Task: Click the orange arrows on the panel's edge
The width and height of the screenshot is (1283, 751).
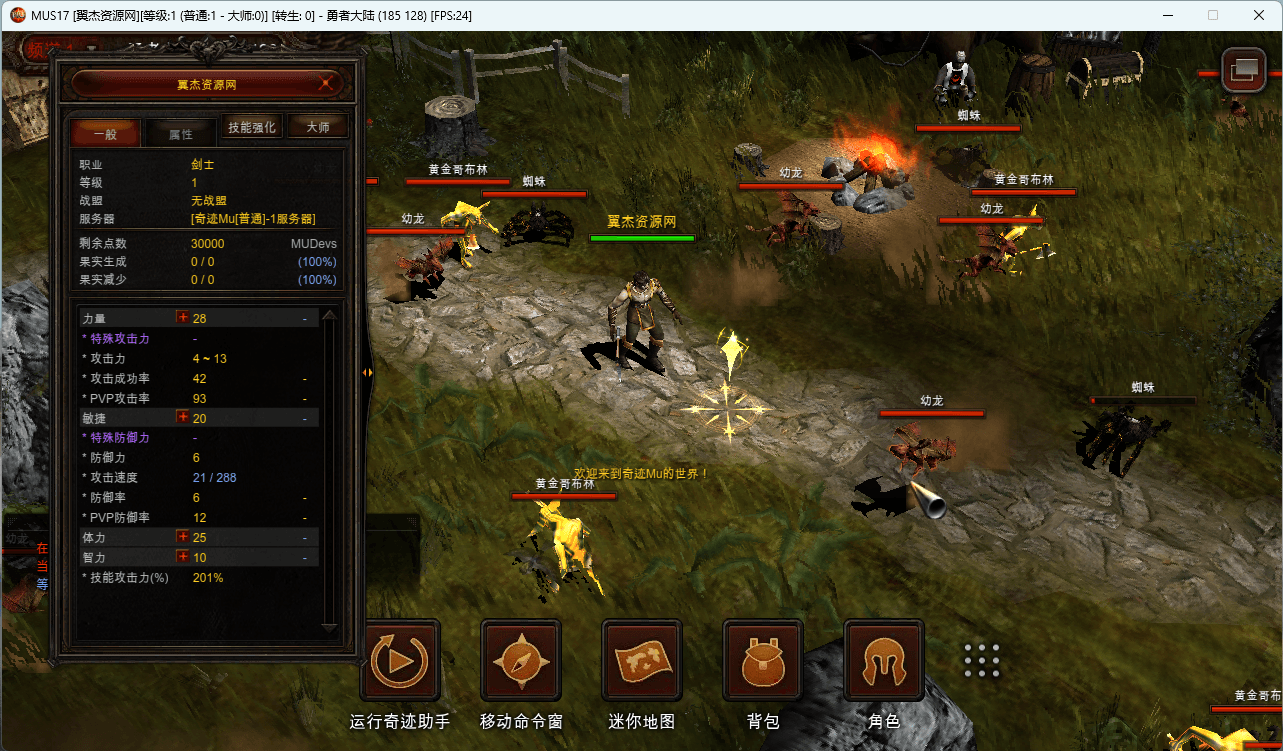Action: click(367, 372)
